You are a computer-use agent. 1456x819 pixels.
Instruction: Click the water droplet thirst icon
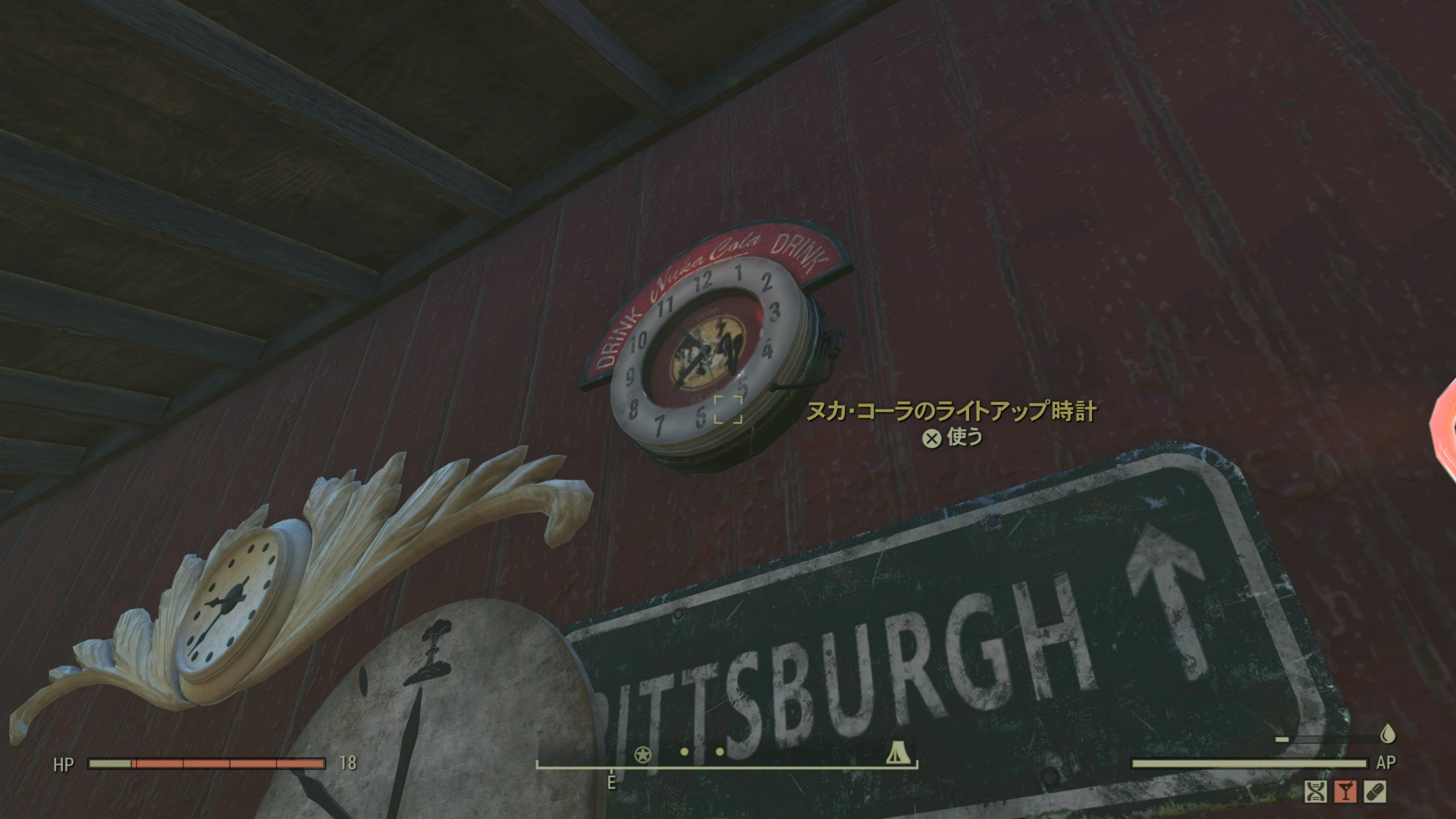tap(1389, 733)
